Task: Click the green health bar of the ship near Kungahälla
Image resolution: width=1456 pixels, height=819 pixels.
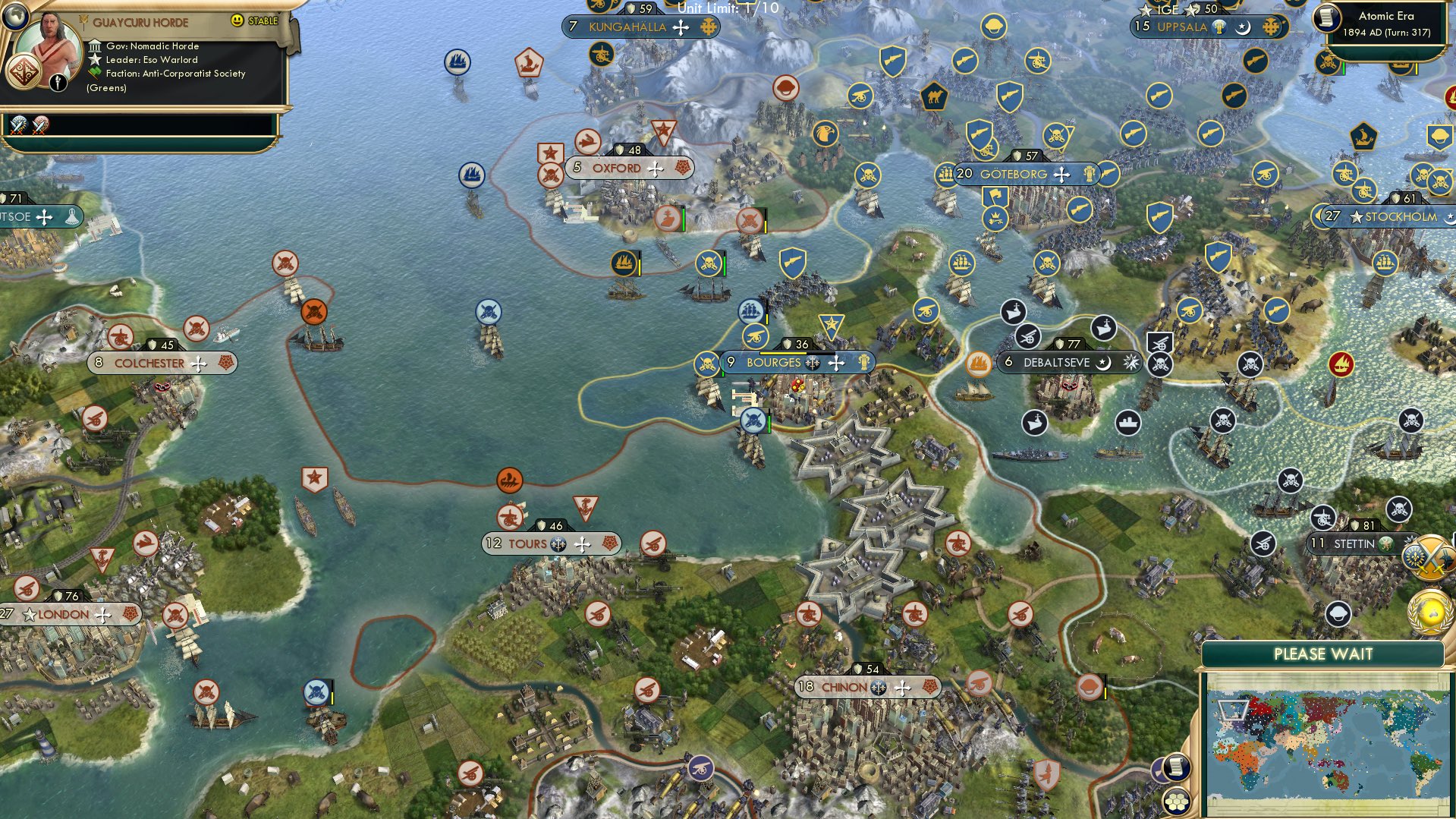Action: pyautogui.click(x=725, y=266)
